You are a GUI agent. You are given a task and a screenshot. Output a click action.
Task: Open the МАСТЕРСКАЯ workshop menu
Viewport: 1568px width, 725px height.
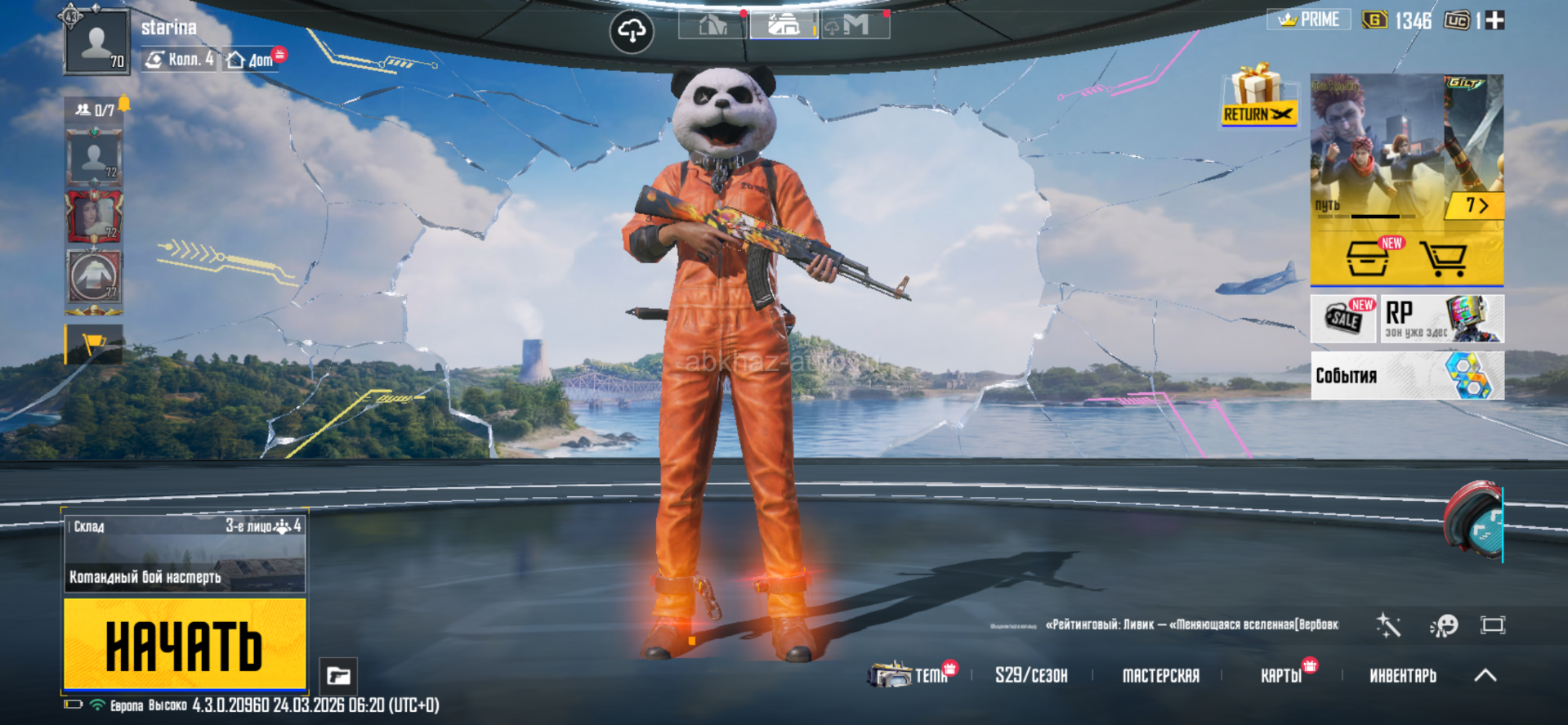(1160, 675)
